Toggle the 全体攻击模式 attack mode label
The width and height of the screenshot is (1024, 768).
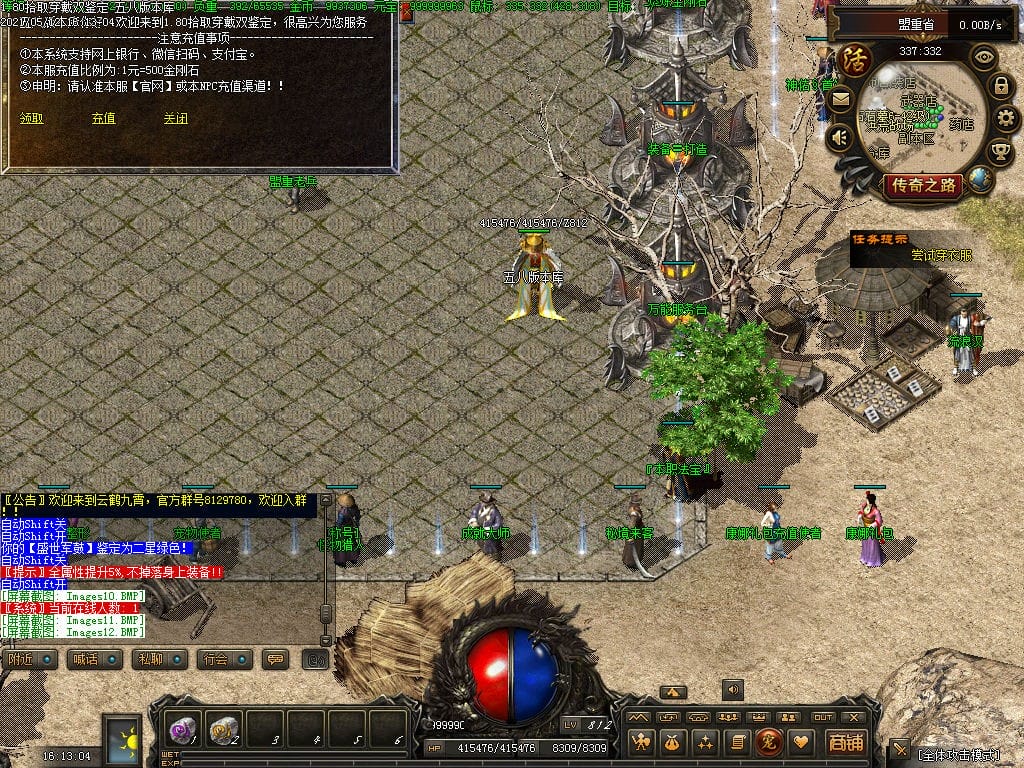[958, 754]
